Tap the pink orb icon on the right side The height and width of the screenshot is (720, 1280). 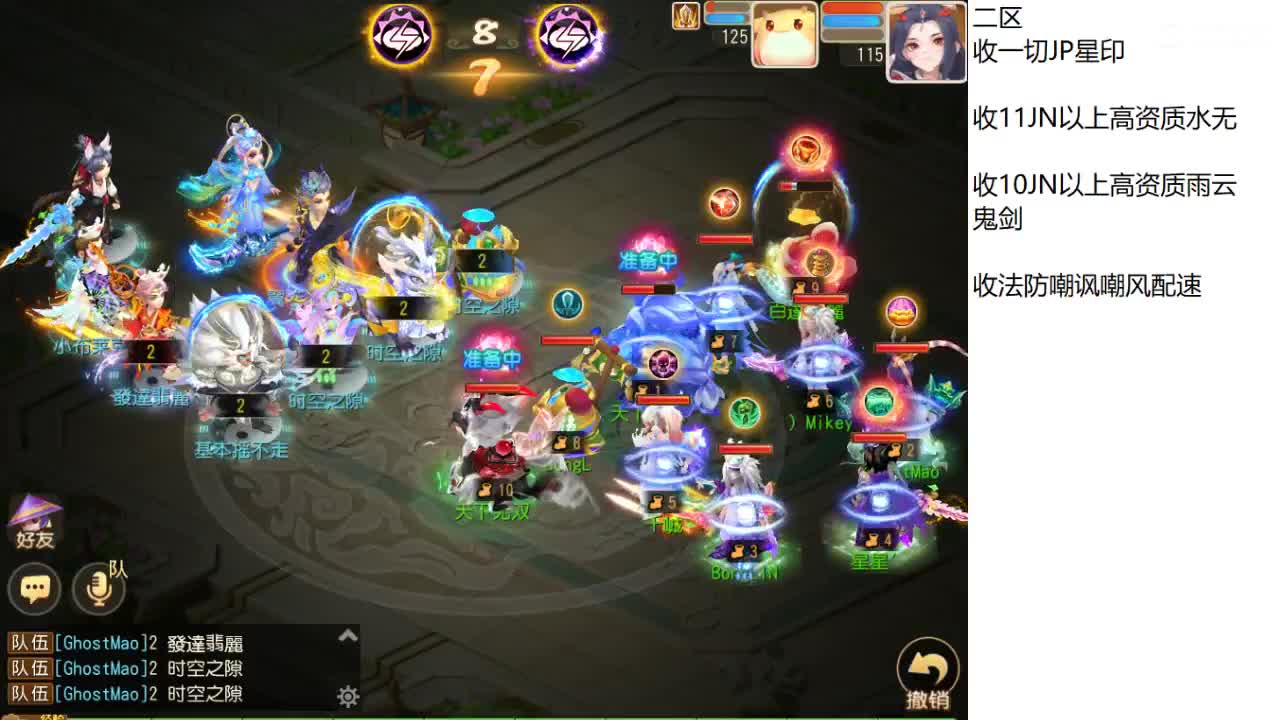click(x=899, y=313)
